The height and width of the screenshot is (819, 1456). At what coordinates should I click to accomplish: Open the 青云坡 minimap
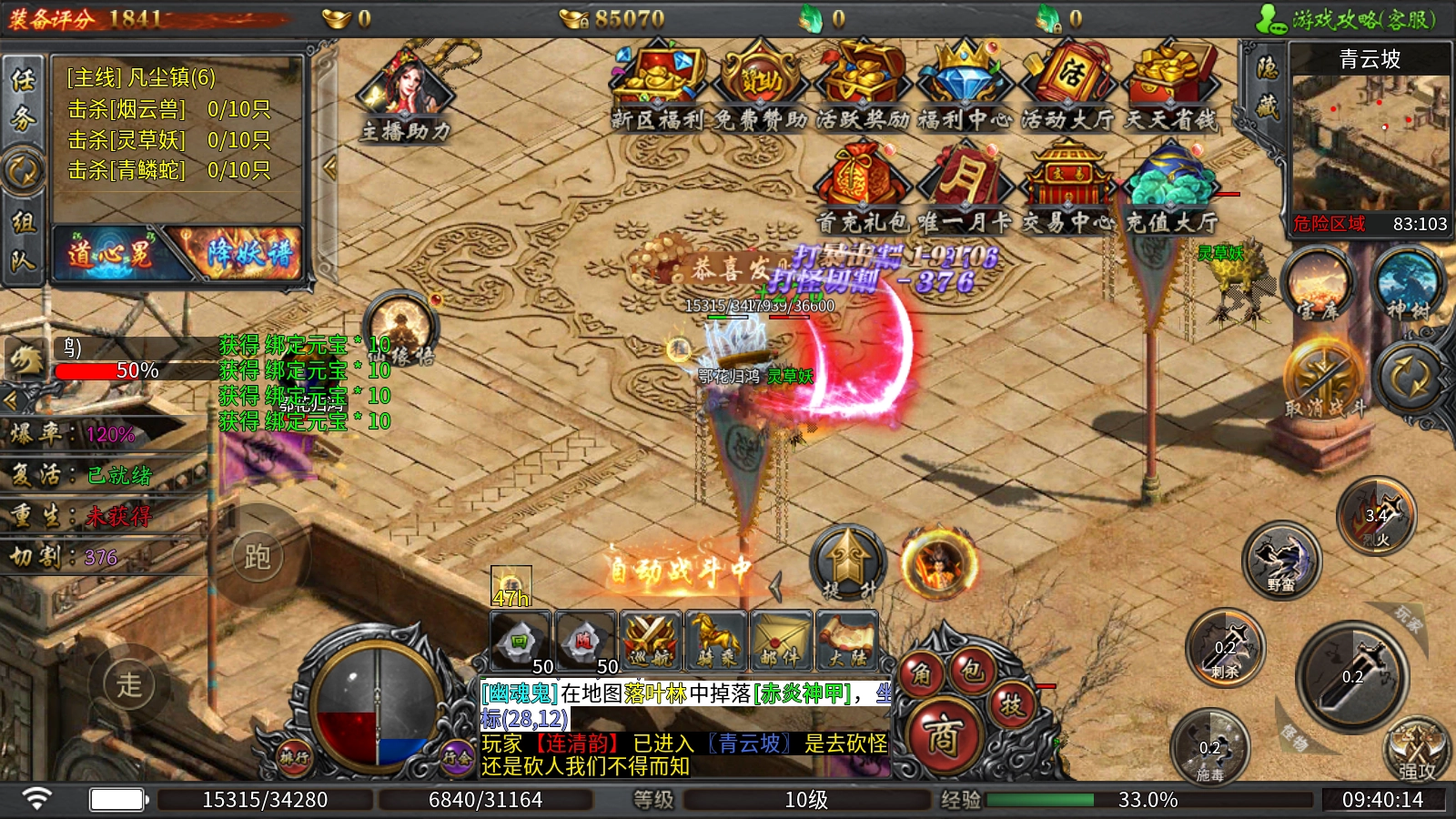point(1370,141)
